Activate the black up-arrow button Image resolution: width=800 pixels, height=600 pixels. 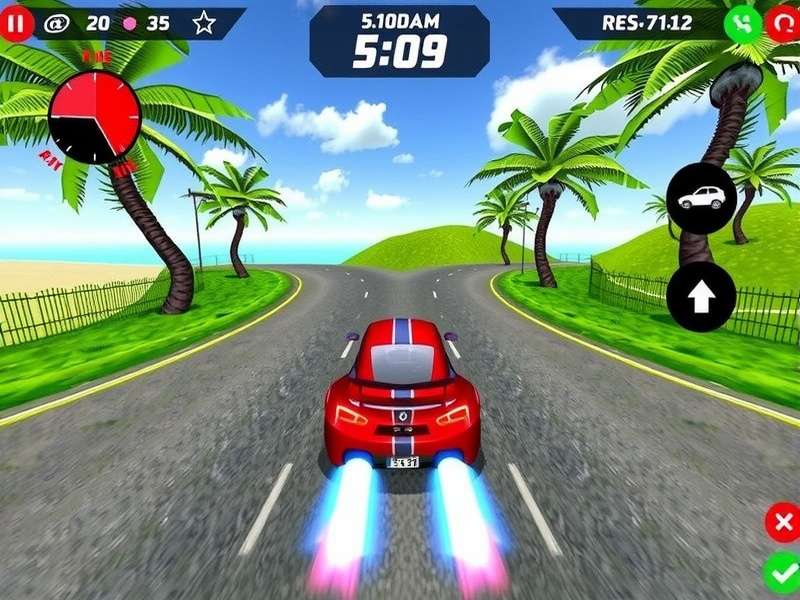point(701,297)
